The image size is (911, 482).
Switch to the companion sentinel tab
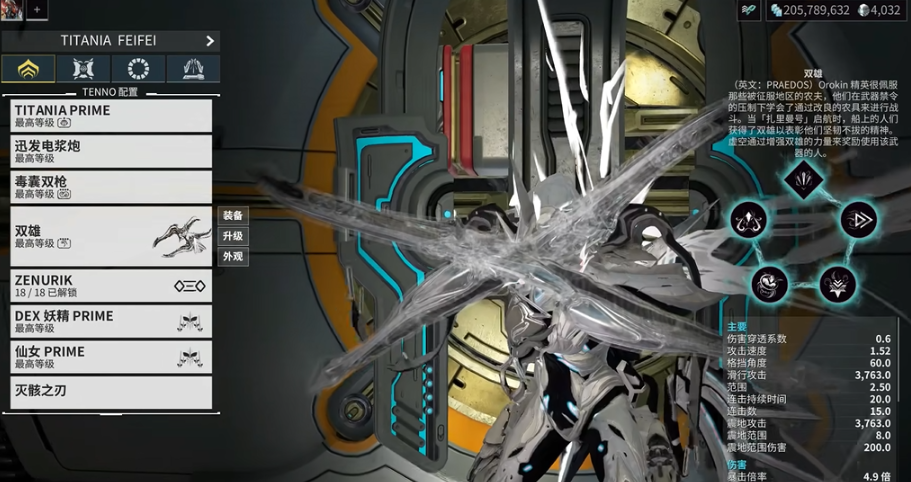(x=83, y=69)
